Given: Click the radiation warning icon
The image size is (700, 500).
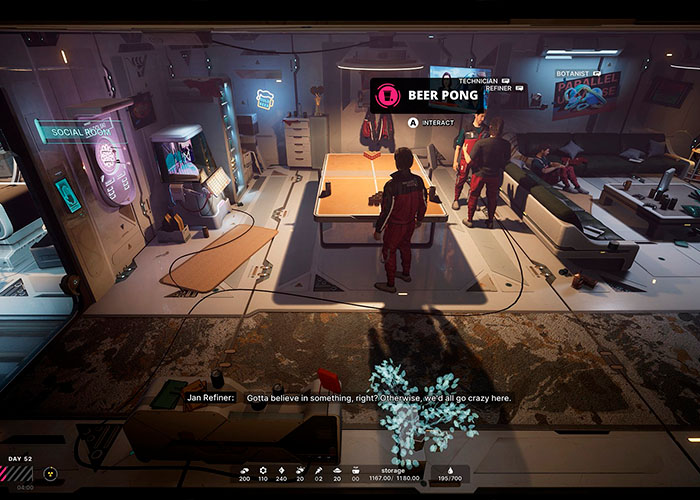Looking at the screenshot, I should pos(51,473).
